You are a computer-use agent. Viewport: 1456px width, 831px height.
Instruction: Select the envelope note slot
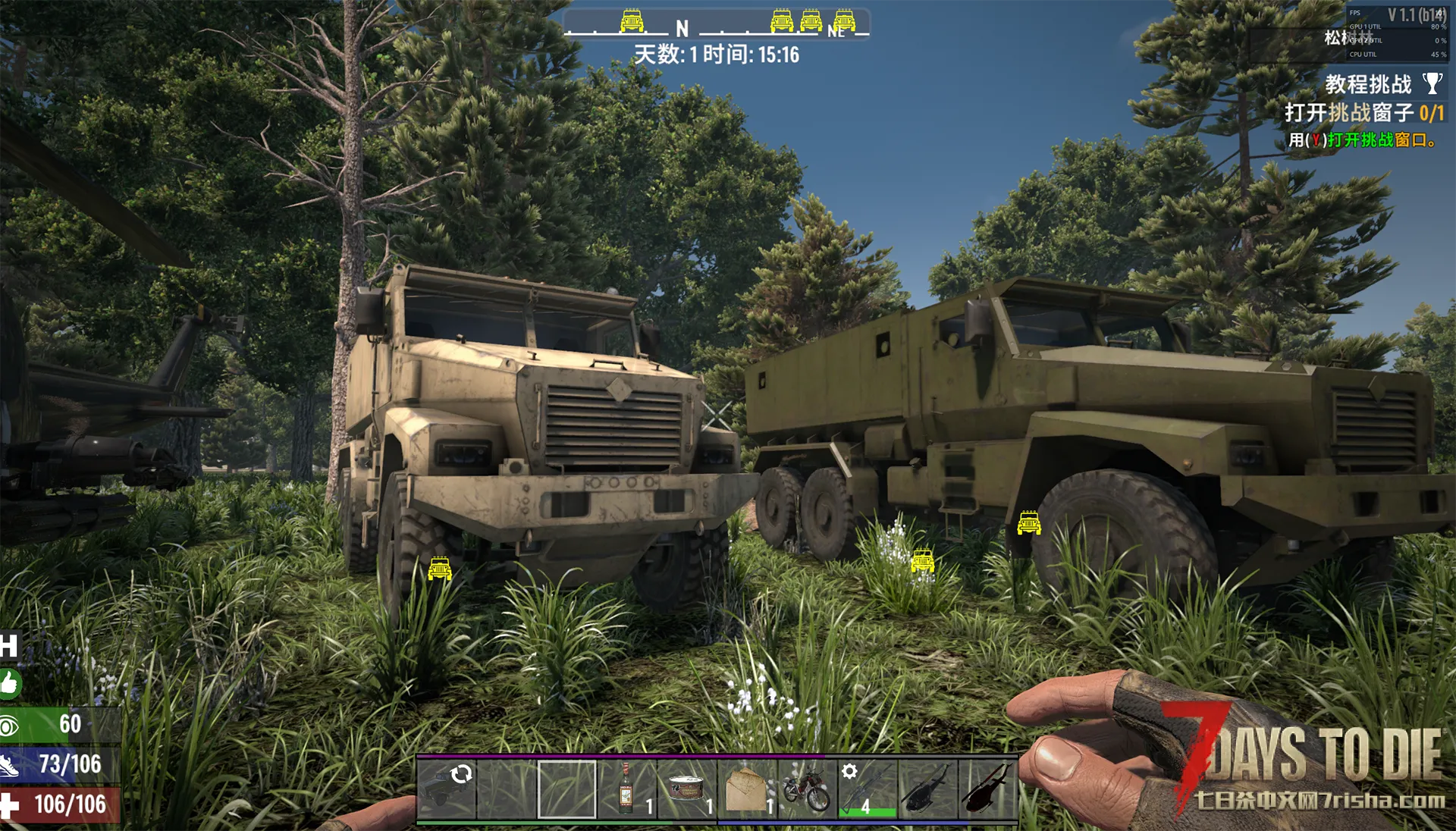(747, 789)
